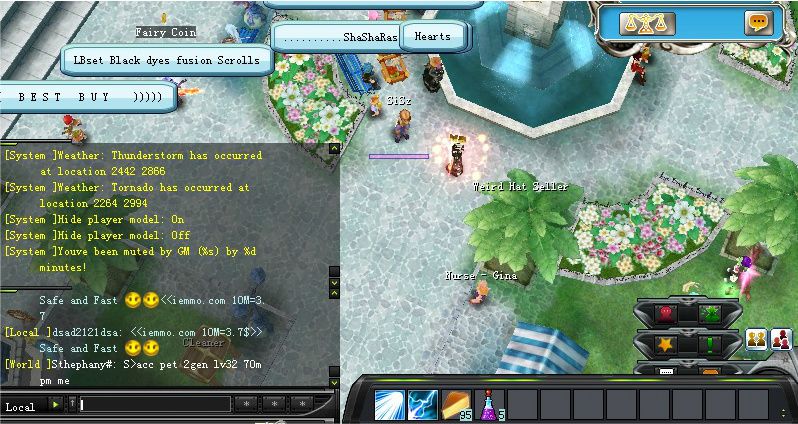
Task: Open the two-person friends icon
Action: point(757,339)
